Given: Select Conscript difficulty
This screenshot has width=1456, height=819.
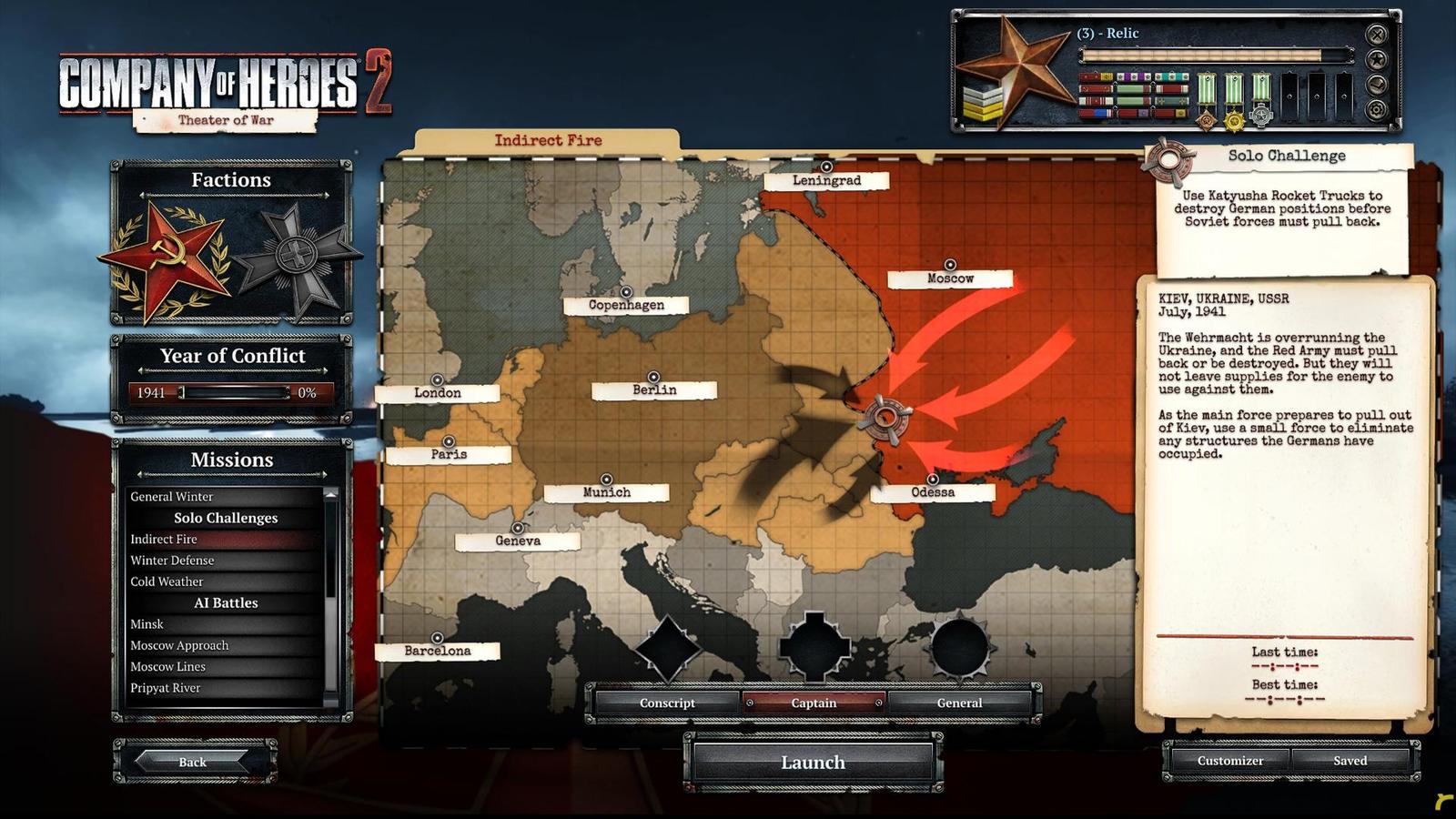Looking at the screenshot, I should (x=669, y=703).
